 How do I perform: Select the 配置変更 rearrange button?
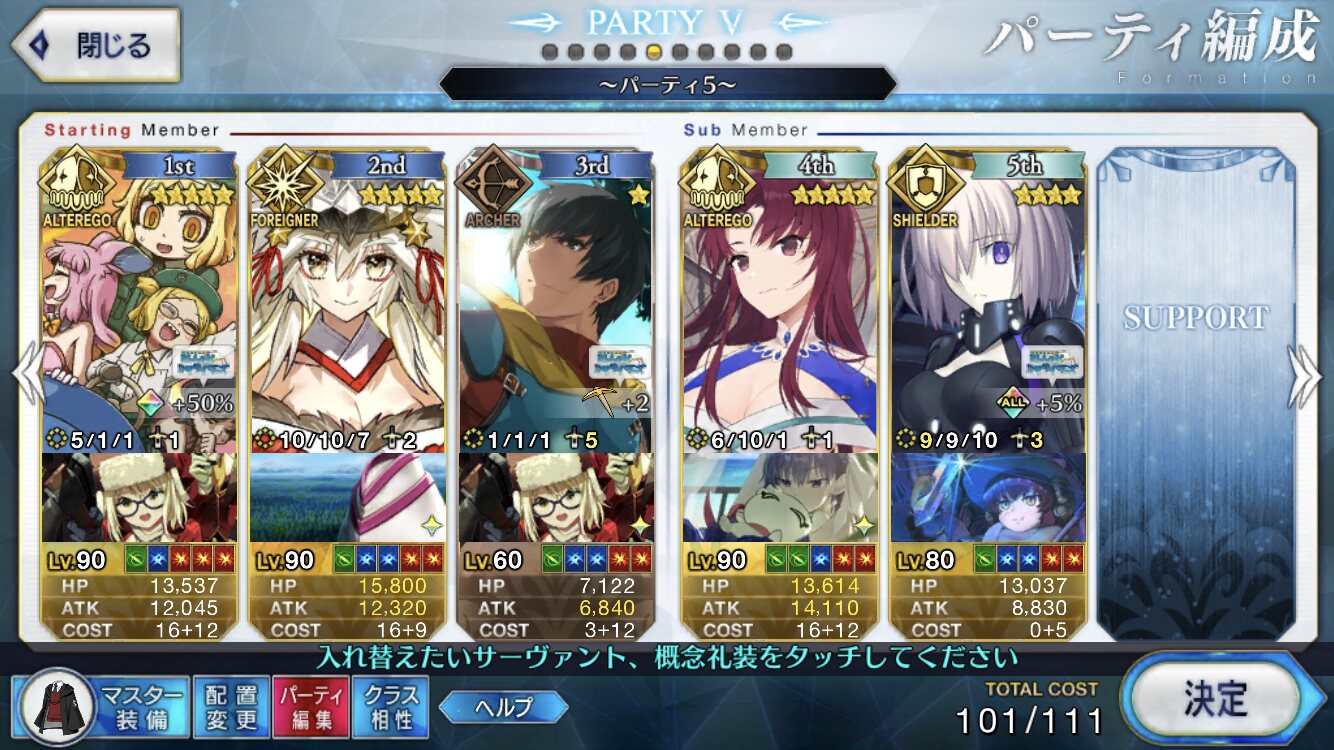[x=231, y=707]
